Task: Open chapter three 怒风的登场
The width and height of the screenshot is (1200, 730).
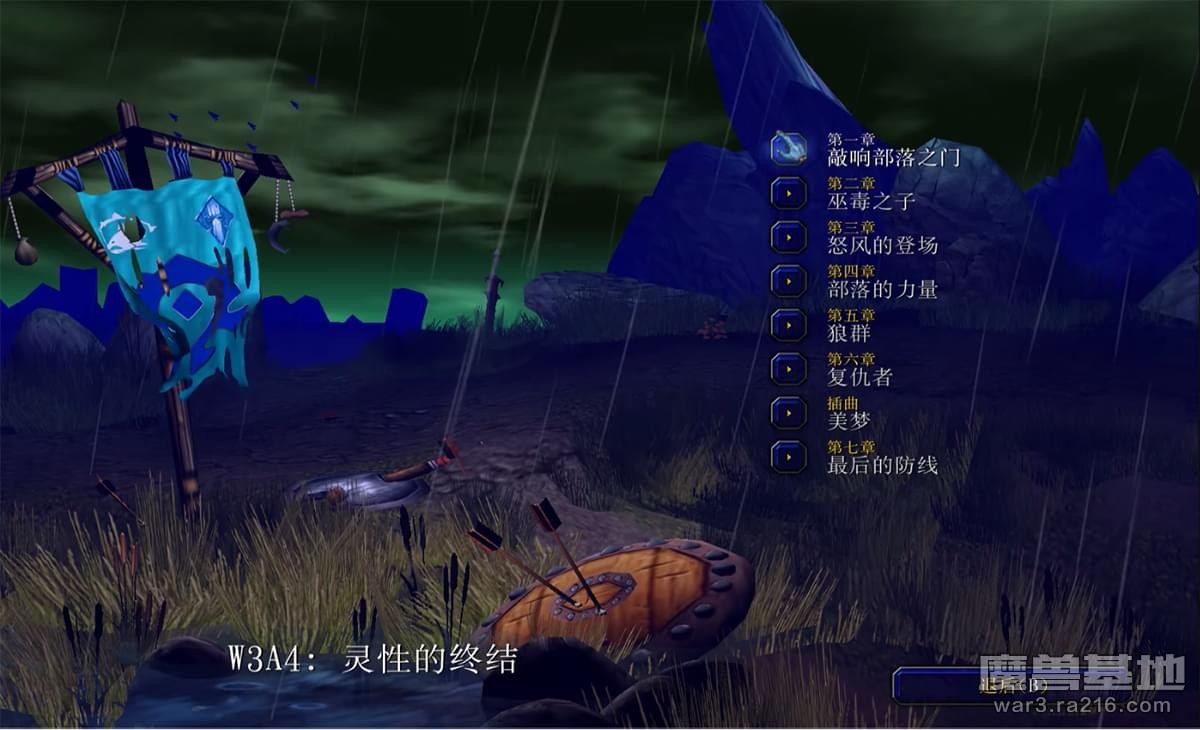Action: click(789, 237)
